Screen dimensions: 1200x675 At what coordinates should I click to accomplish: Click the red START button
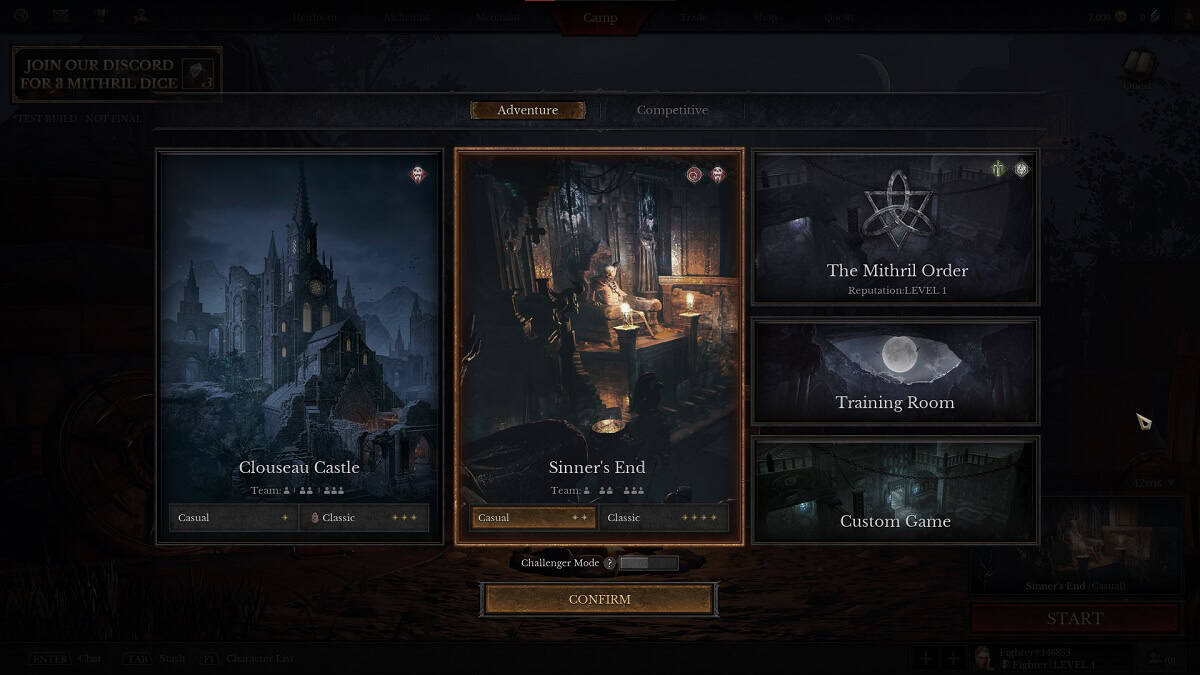pos(1074,618)
